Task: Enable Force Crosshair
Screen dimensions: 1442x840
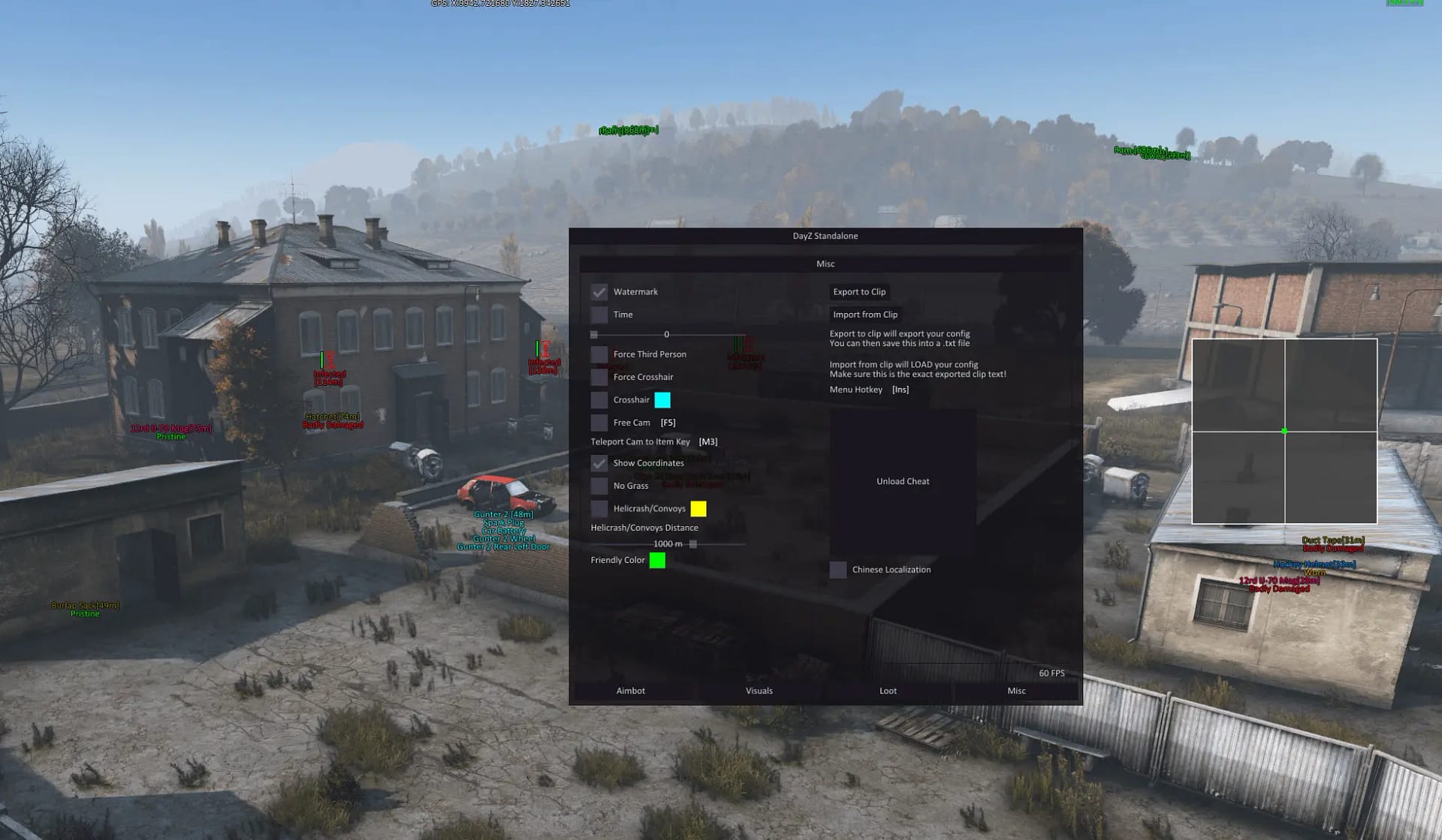Action: [599, 376]
